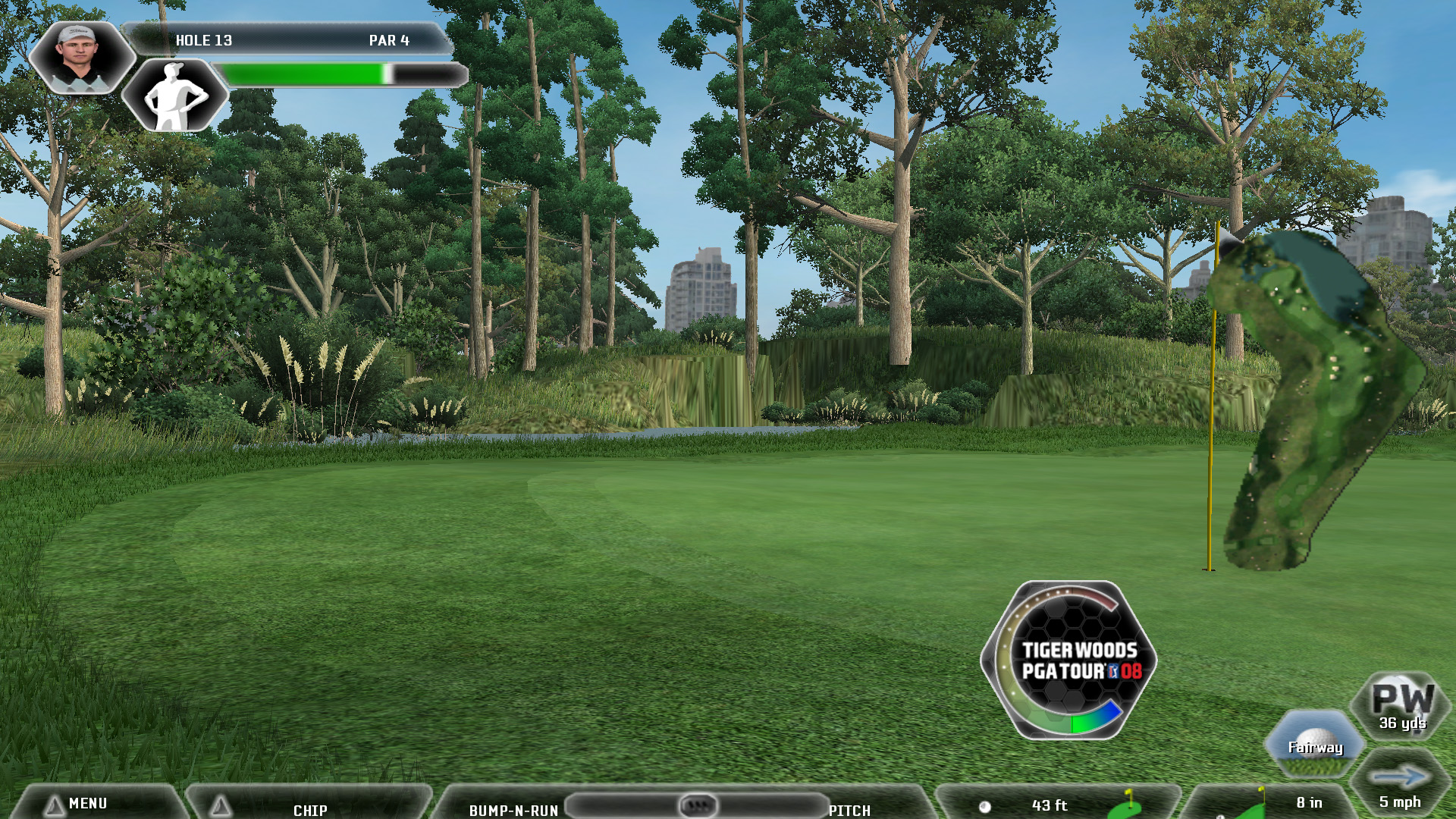1456x819 pixels.
Task: Select the Chip shot type
Action: coord(309,808)
